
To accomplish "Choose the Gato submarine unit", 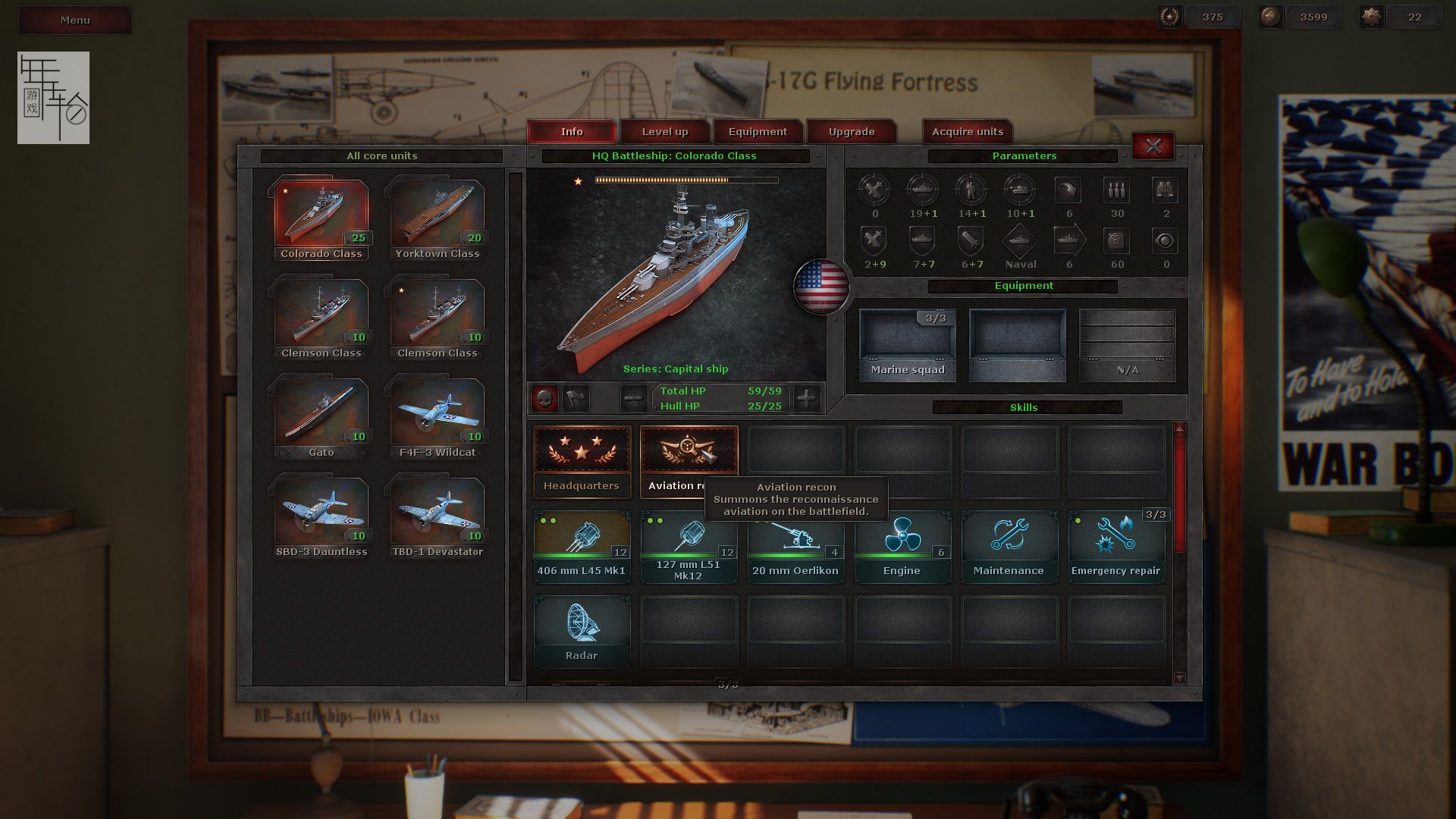I will (322, 416).
